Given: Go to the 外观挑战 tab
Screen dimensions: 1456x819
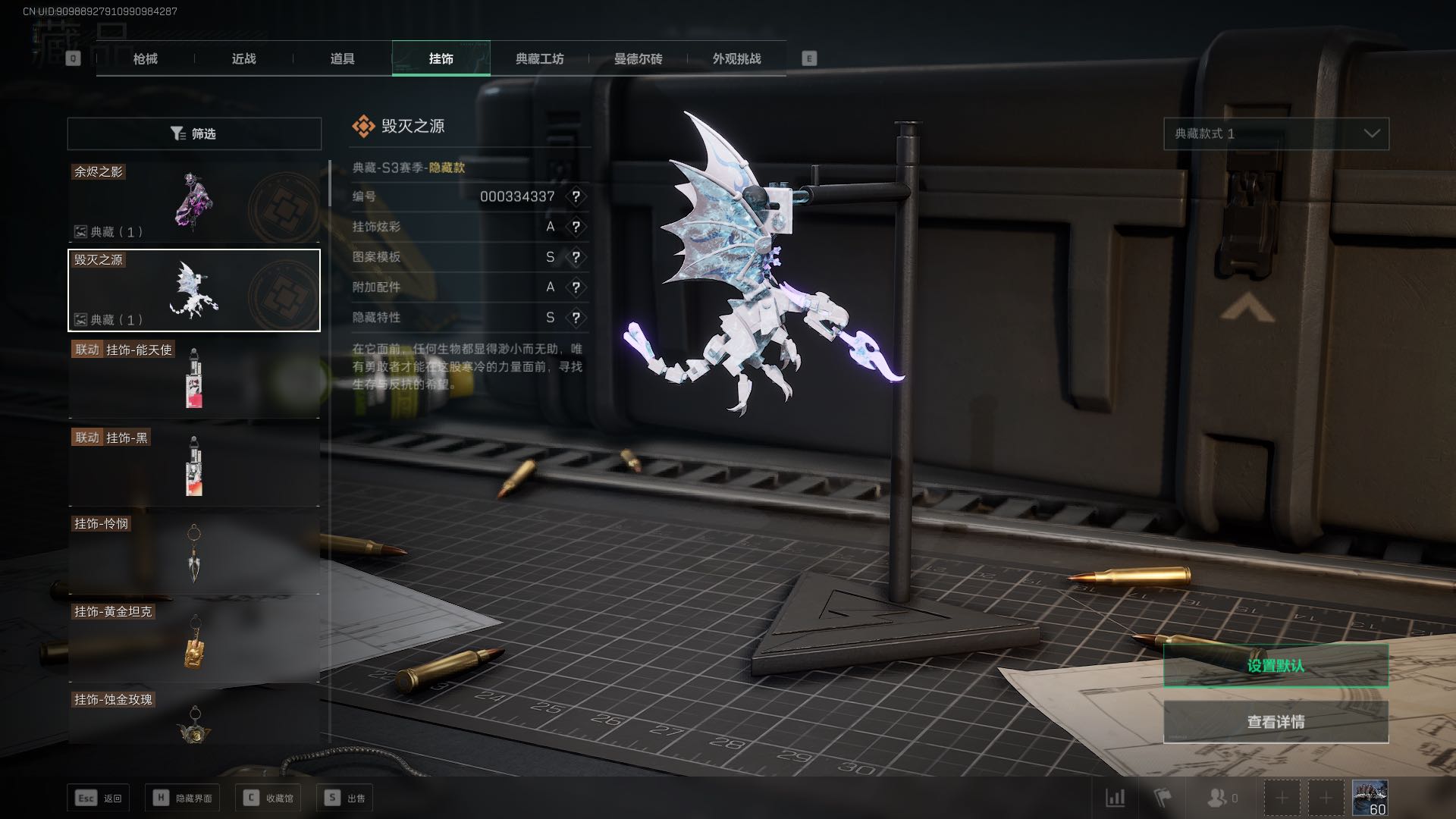Looking at the screenshot, I should tap(736, 58).
